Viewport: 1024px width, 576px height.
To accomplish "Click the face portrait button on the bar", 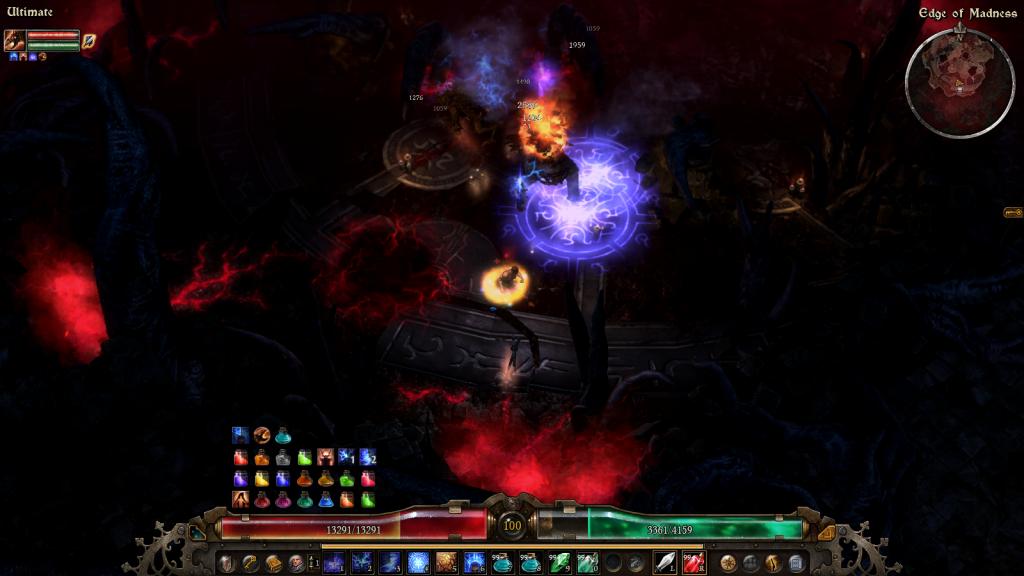I will (296, 563).
